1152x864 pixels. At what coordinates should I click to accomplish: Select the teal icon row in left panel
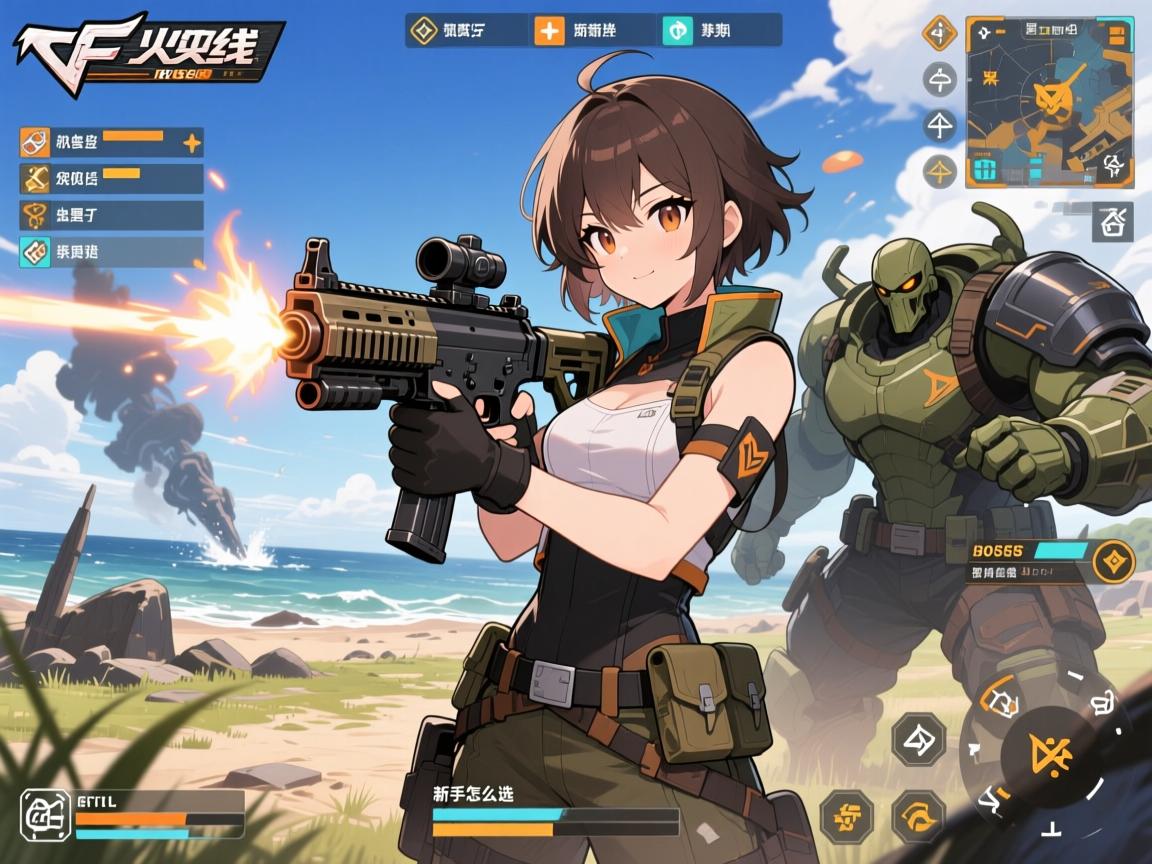point(111,251)
